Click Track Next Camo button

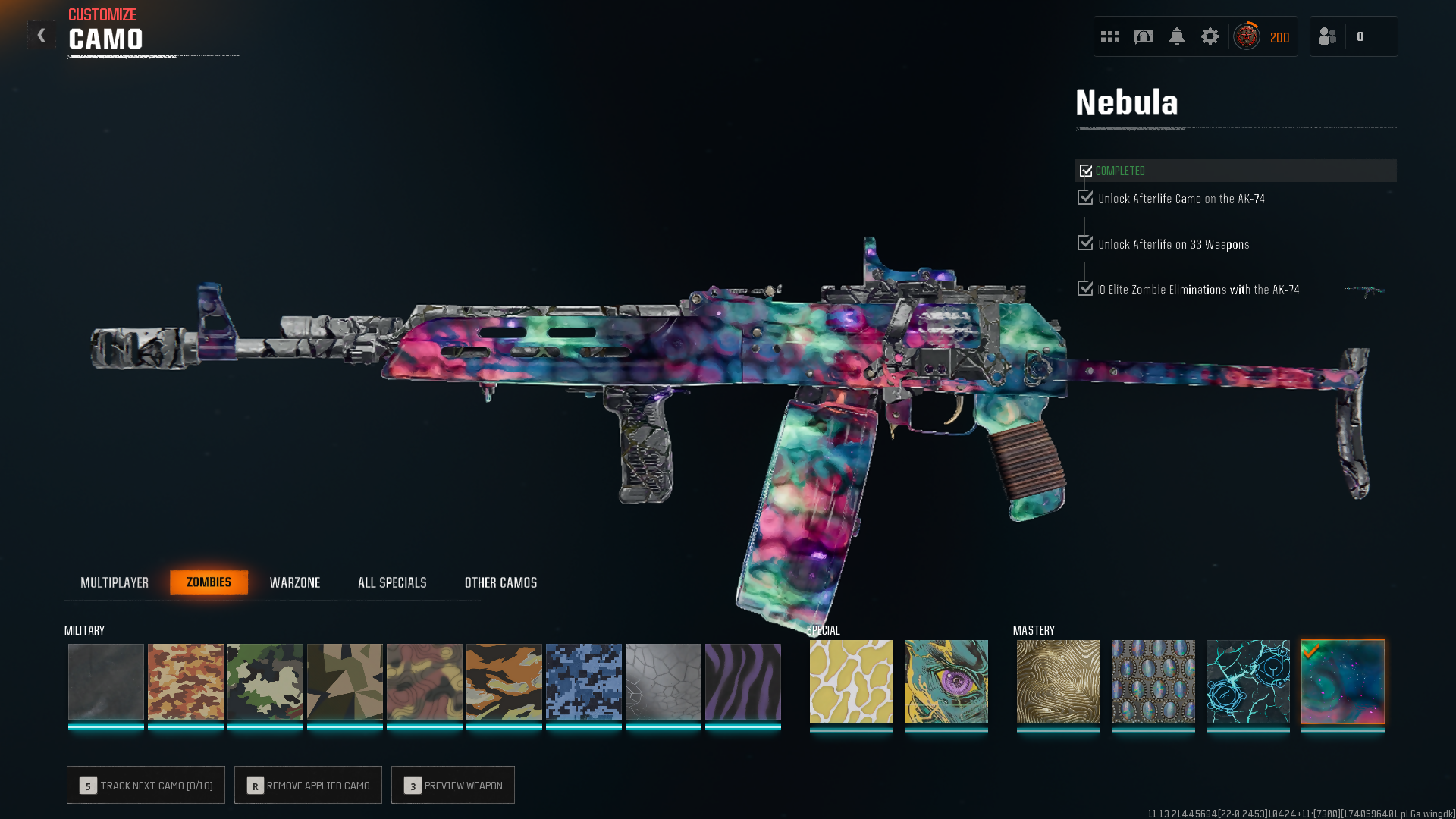click(146, 785)
